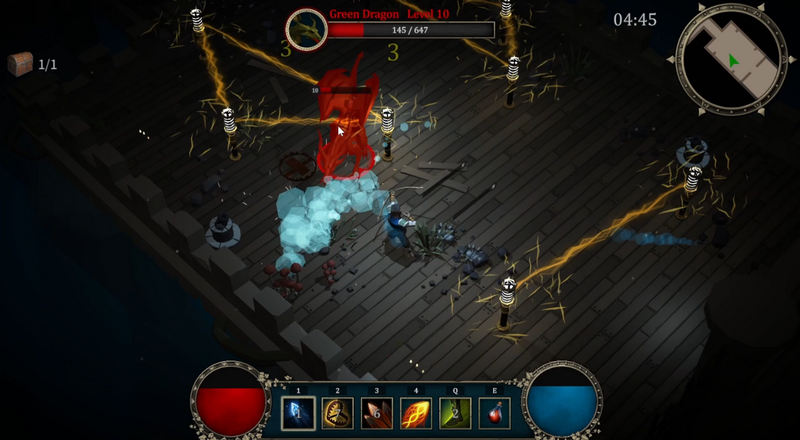Image resolution: width=800 pixels, height=440 pixels.
Task: Trigger the orange arrow volley ability
Action: click(377, 412)
